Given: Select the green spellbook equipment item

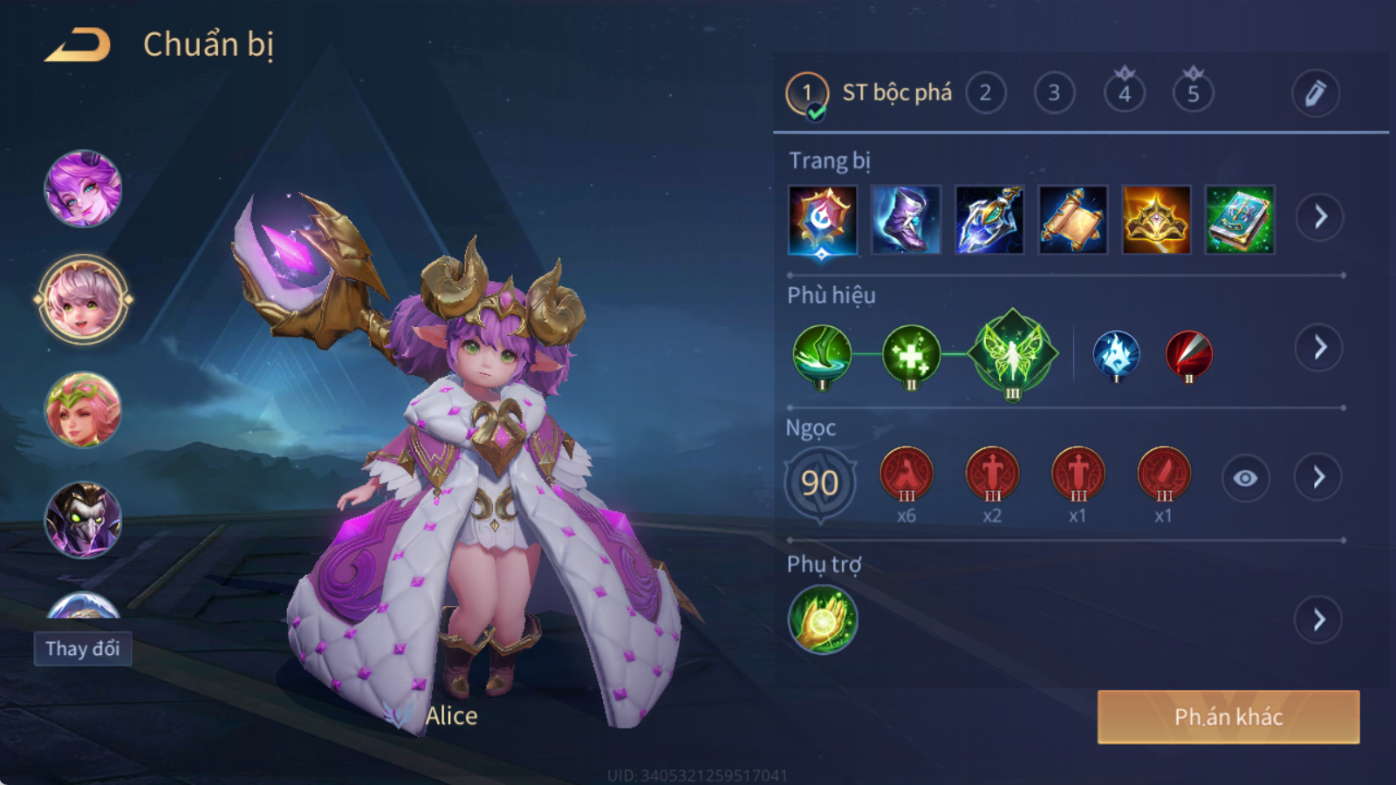Looking at the screenshot, I should pyautogui.click(x=1240, y=219).
